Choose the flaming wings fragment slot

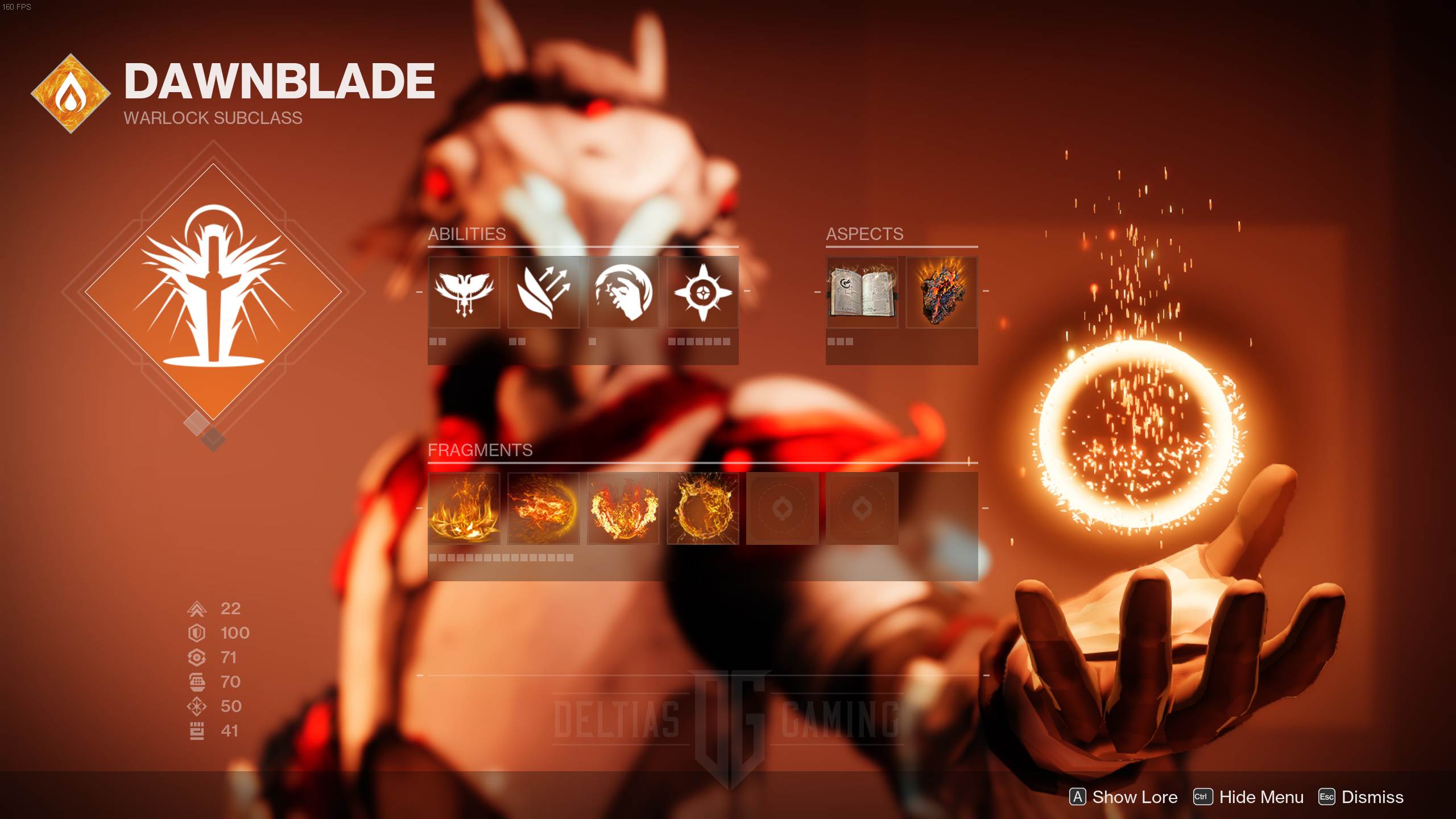click(623, 508)
